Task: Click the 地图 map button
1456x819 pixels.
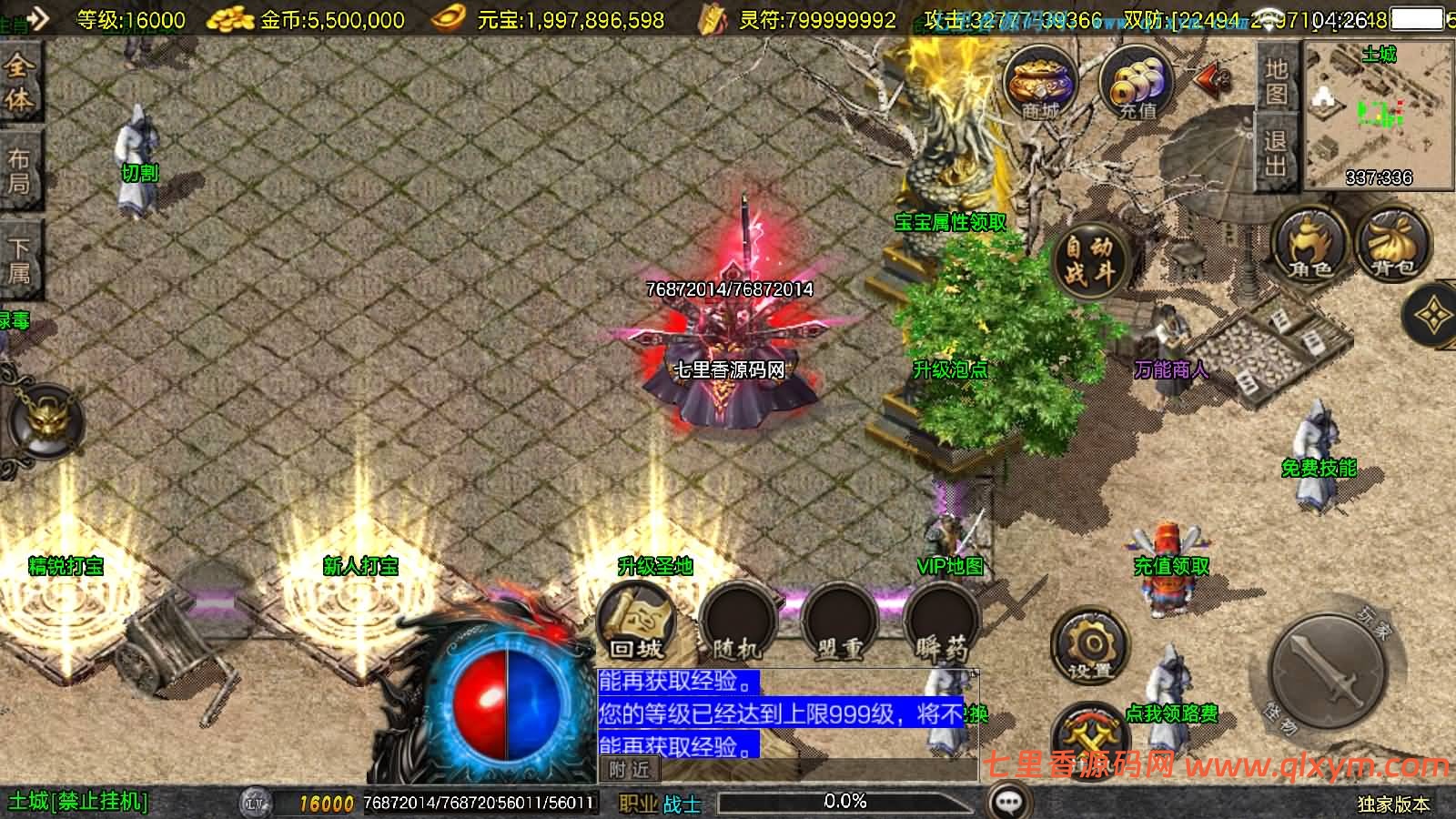Action: coord(1276,81)
